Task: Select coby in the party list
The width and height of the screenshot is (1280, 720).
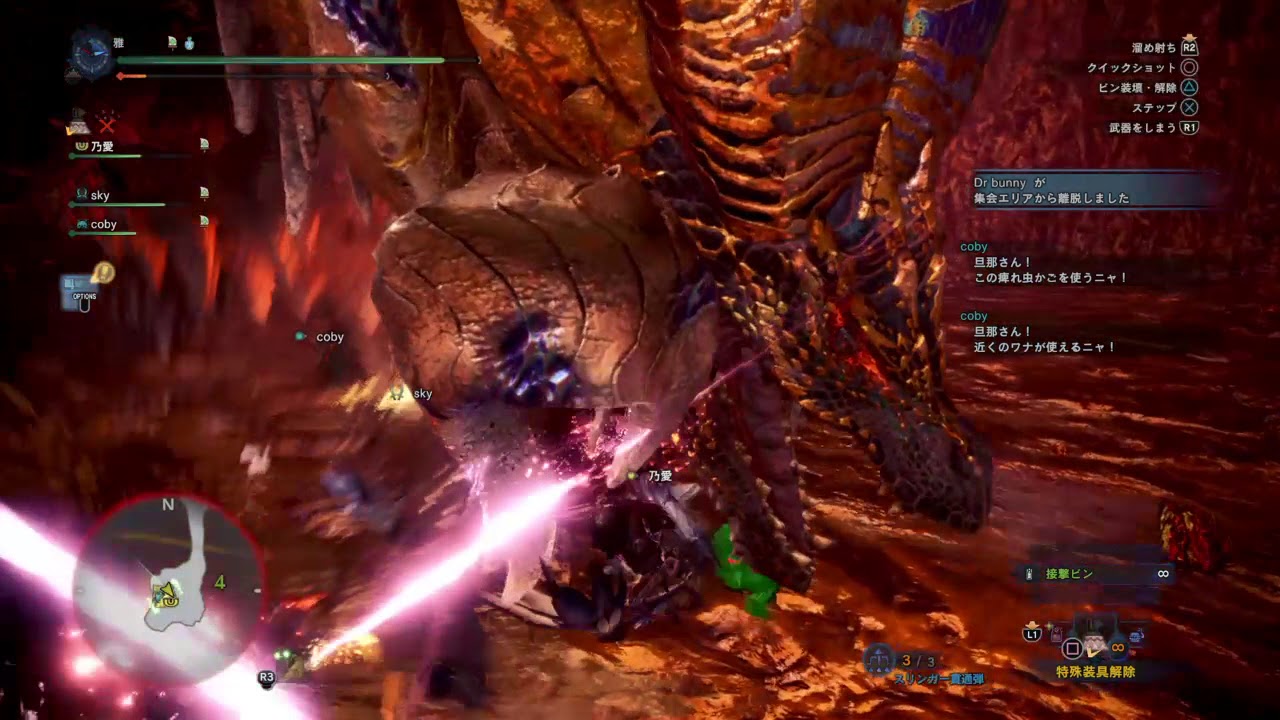Action: tap(103, 225)
